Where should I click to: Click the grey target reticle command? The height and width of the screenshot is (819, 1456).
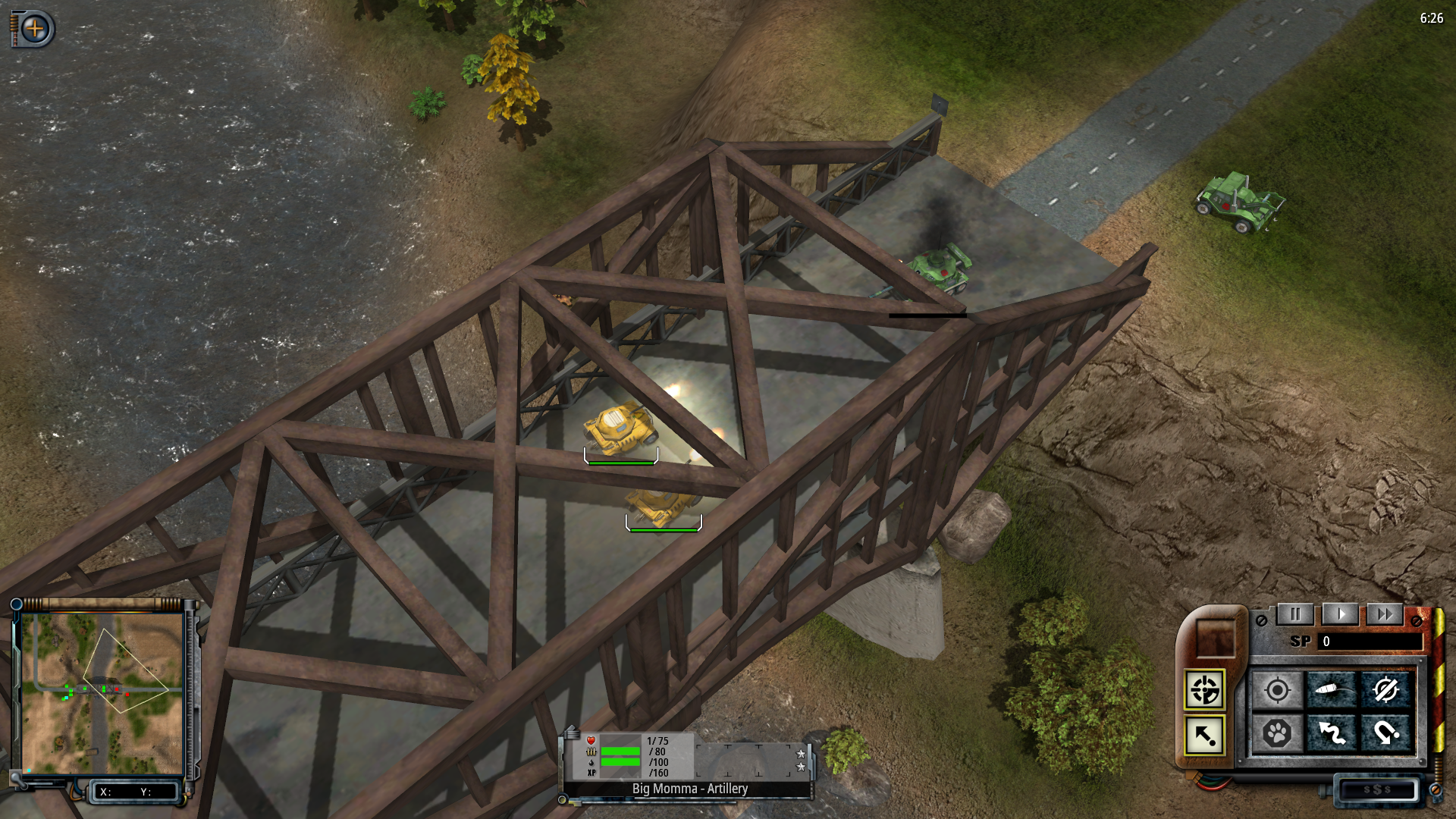point(1278,690)
